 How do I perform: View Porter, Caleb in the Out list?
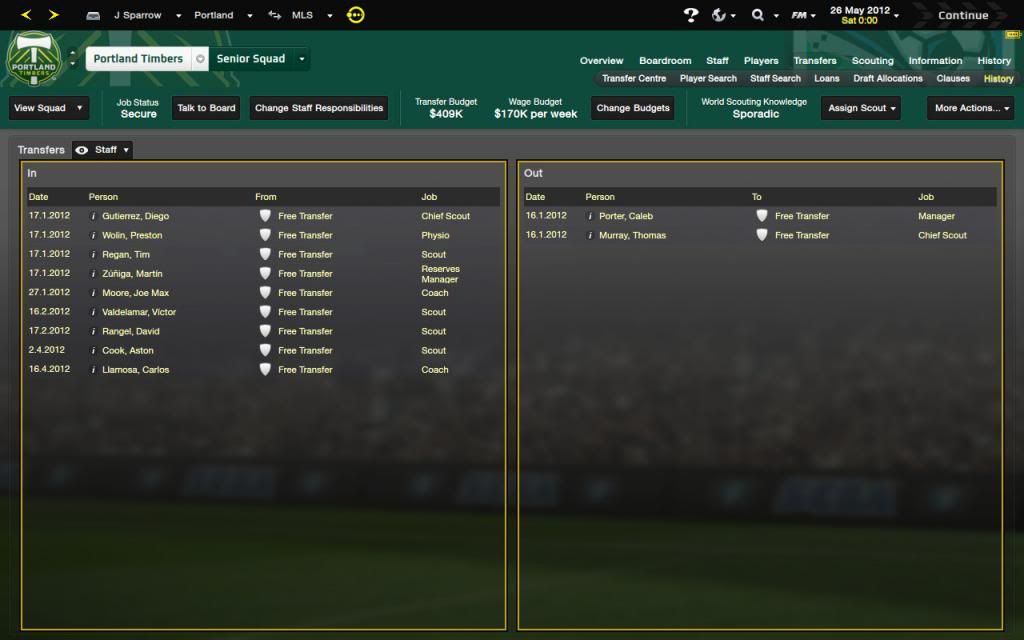625,216
